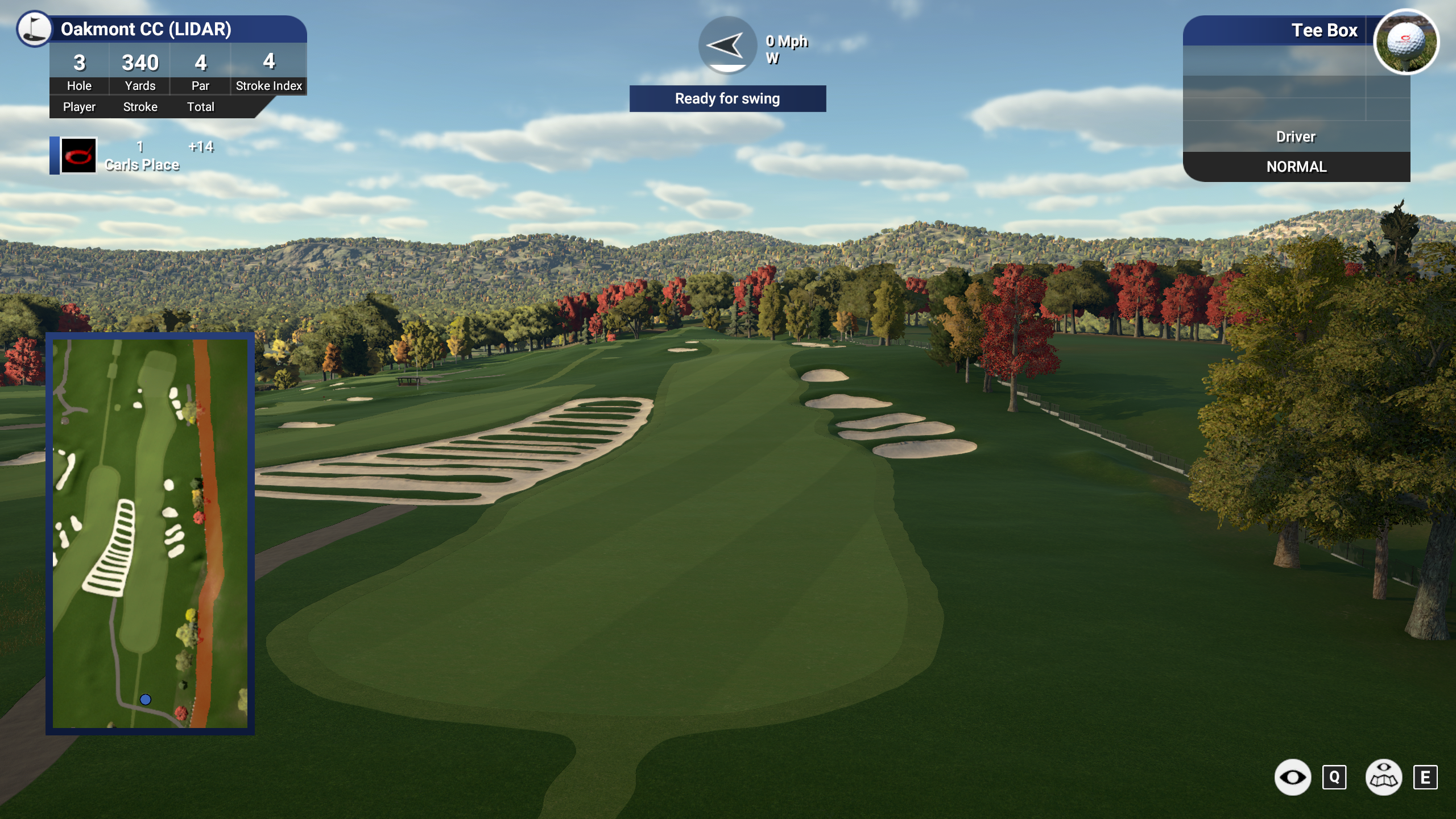Change the NORMAL shot type
The width and height of the screenshot is (1456, 819).
pyautogui.click(x=1296, y=167)
